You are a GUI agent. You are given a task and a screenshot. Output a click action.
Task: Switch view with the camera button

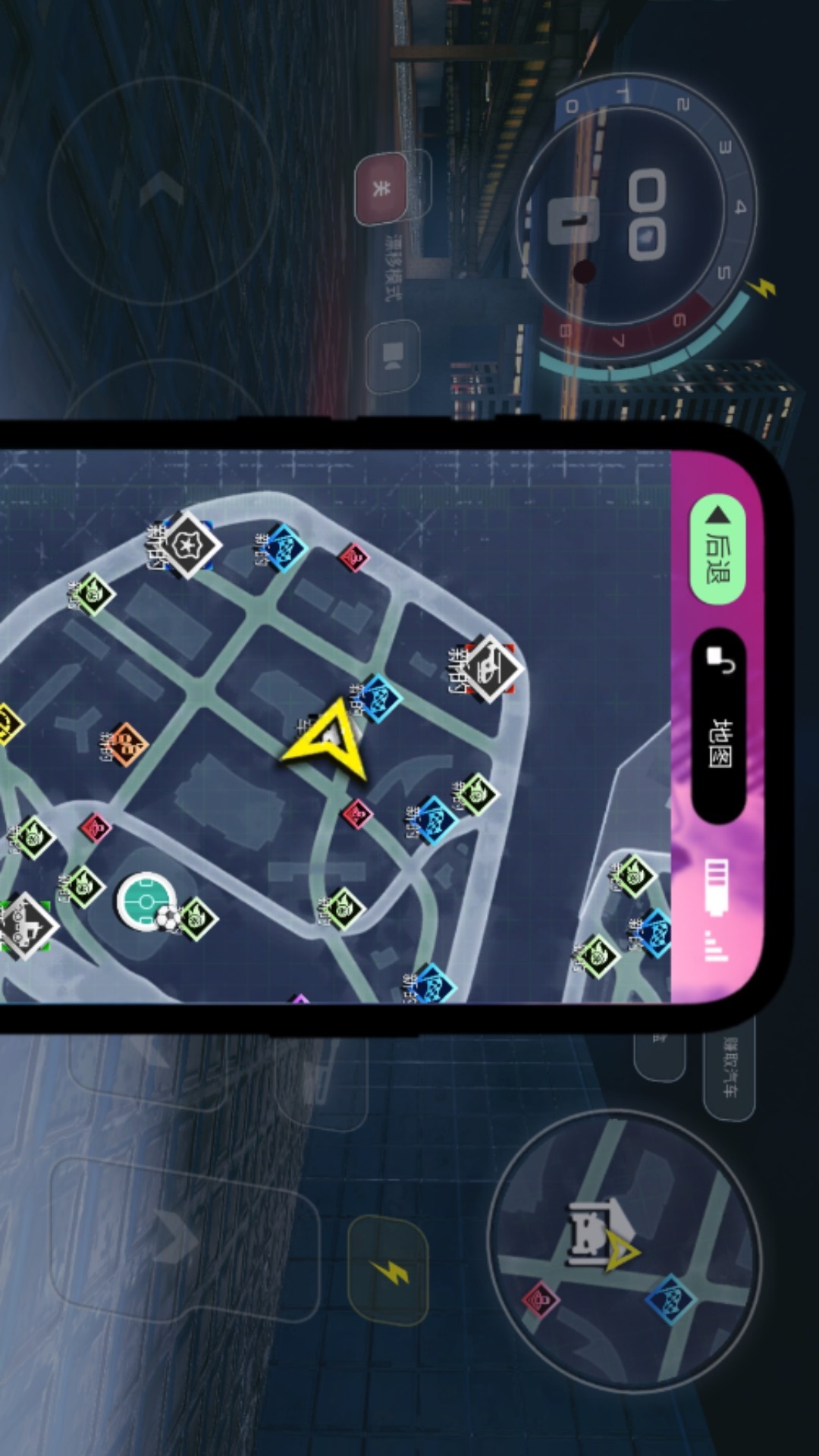pyautogui.click(x=393, y=355)
